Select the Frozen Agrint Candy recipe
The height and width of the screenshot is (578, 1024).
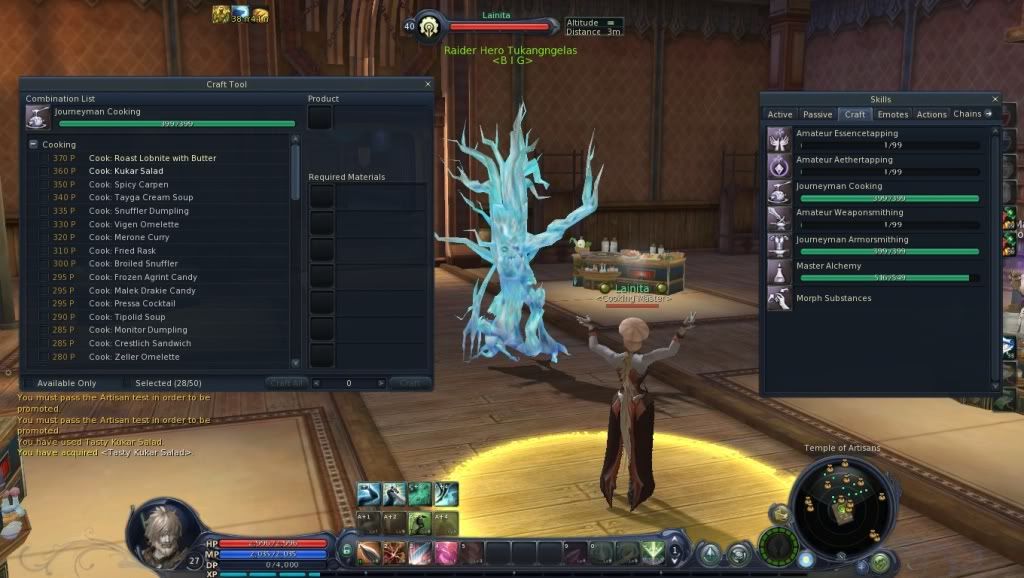pyautogui.click(x=142, y=277)
